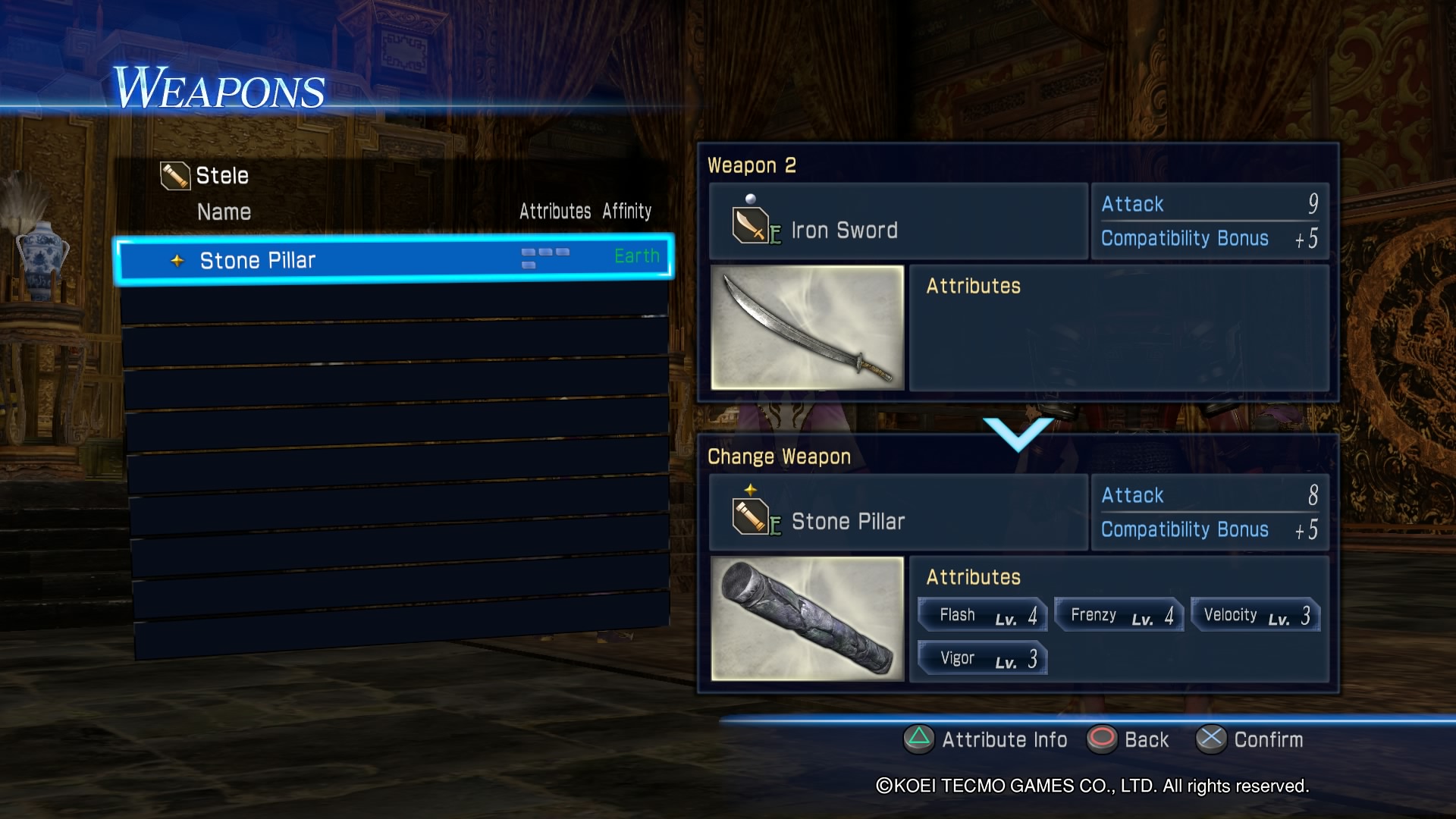Click the Back action label
This screenshot has height=819, width=1456.
click(1147, 739)
